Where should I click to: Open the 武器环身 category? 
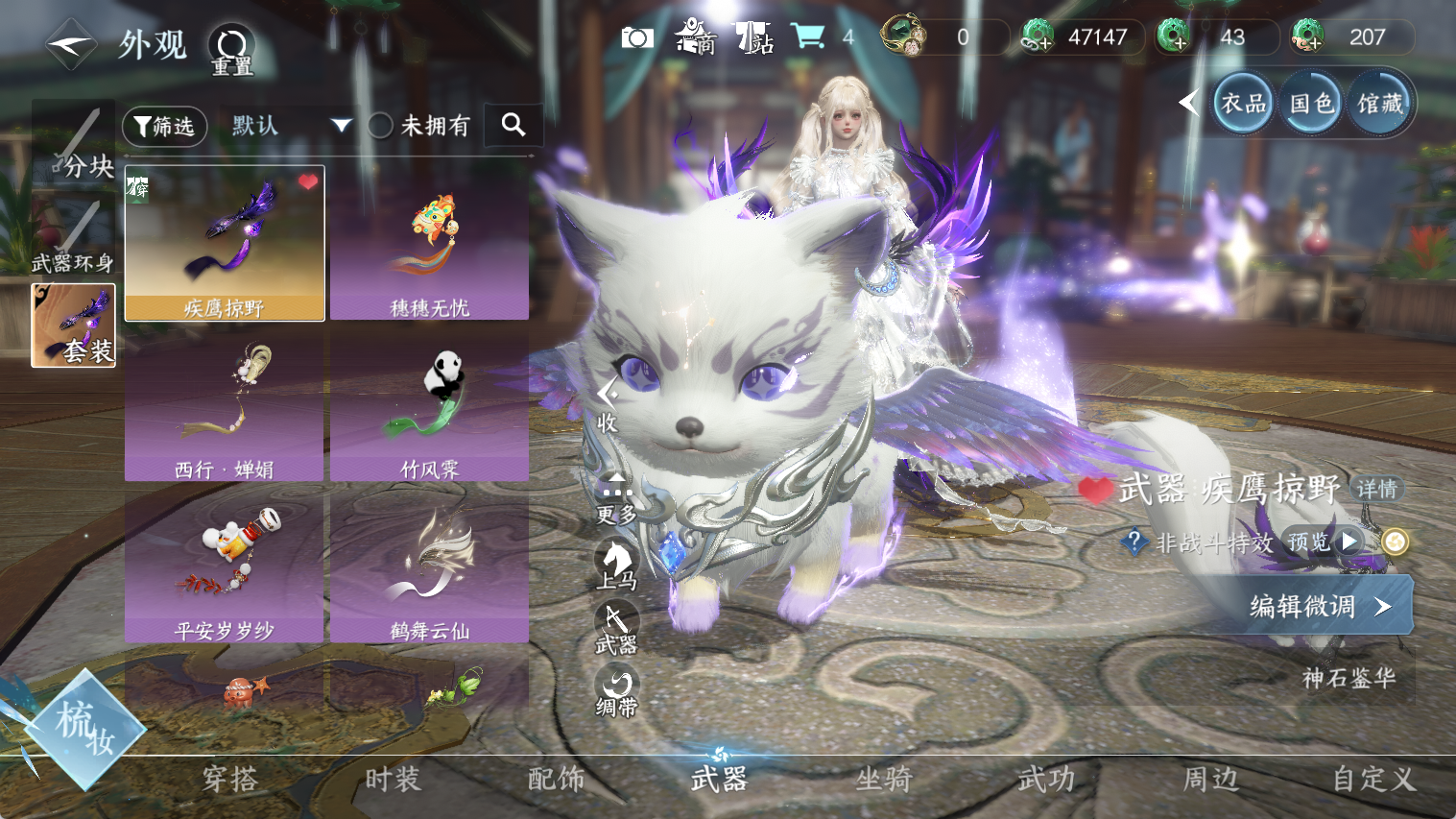coord(73,236)
